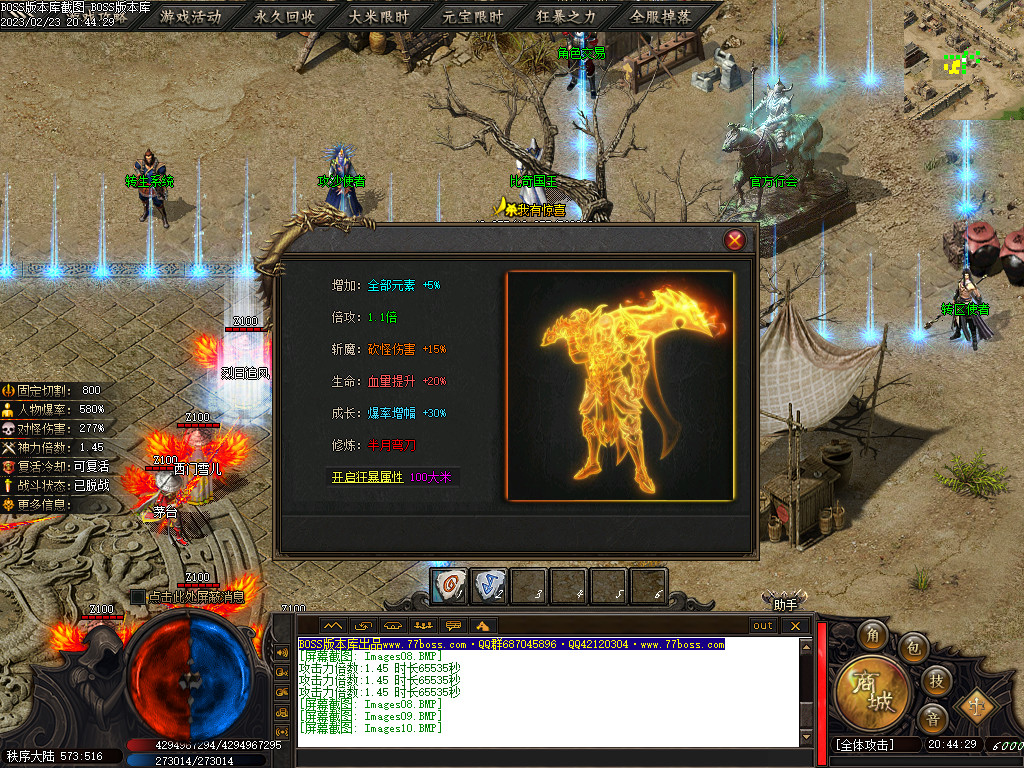Toggle sound with the 音 button
1024x768 pixels.
(932, 718)
